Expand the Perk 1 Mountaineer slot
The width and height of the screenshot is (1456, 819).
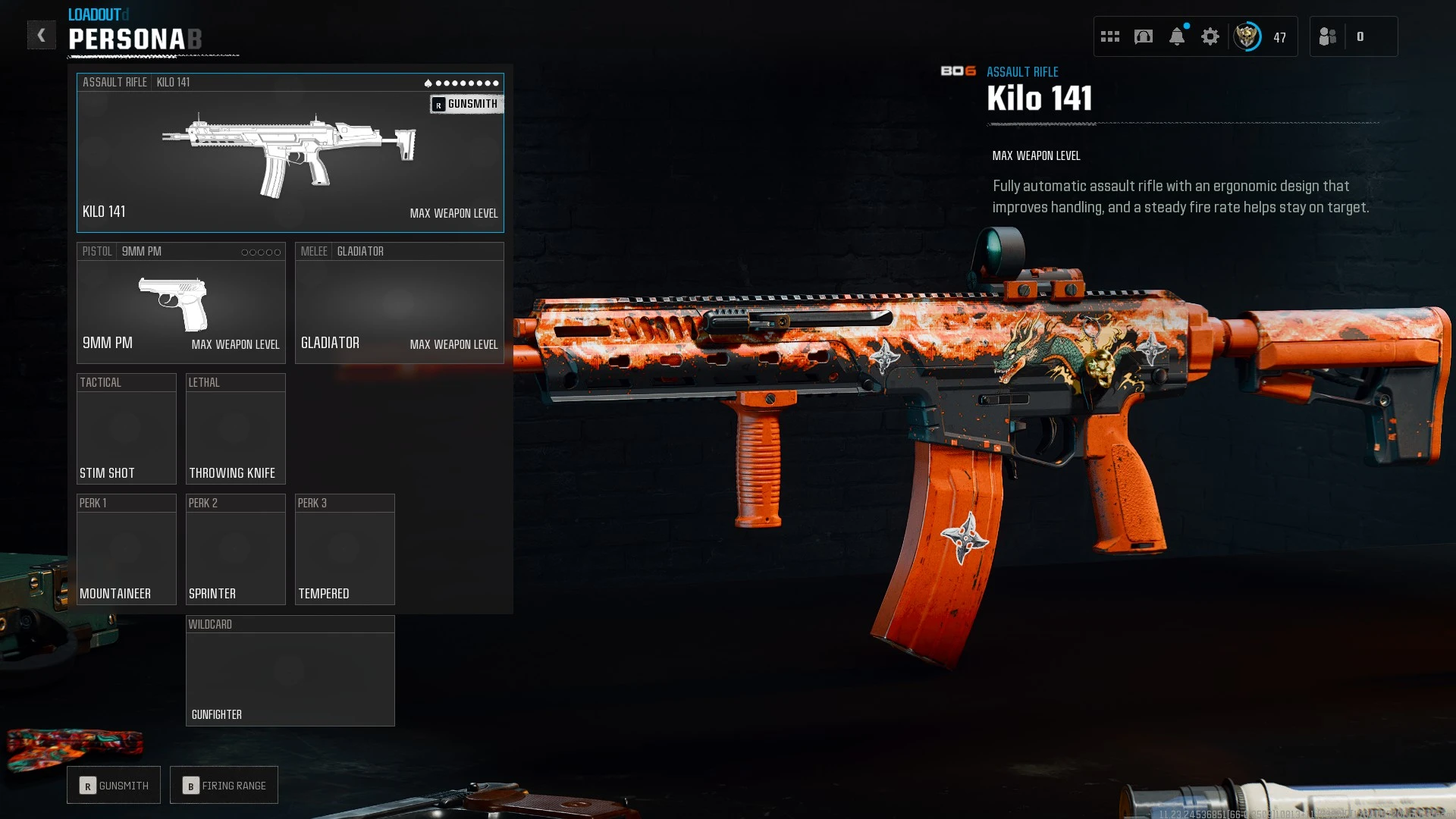click(127, 549)
